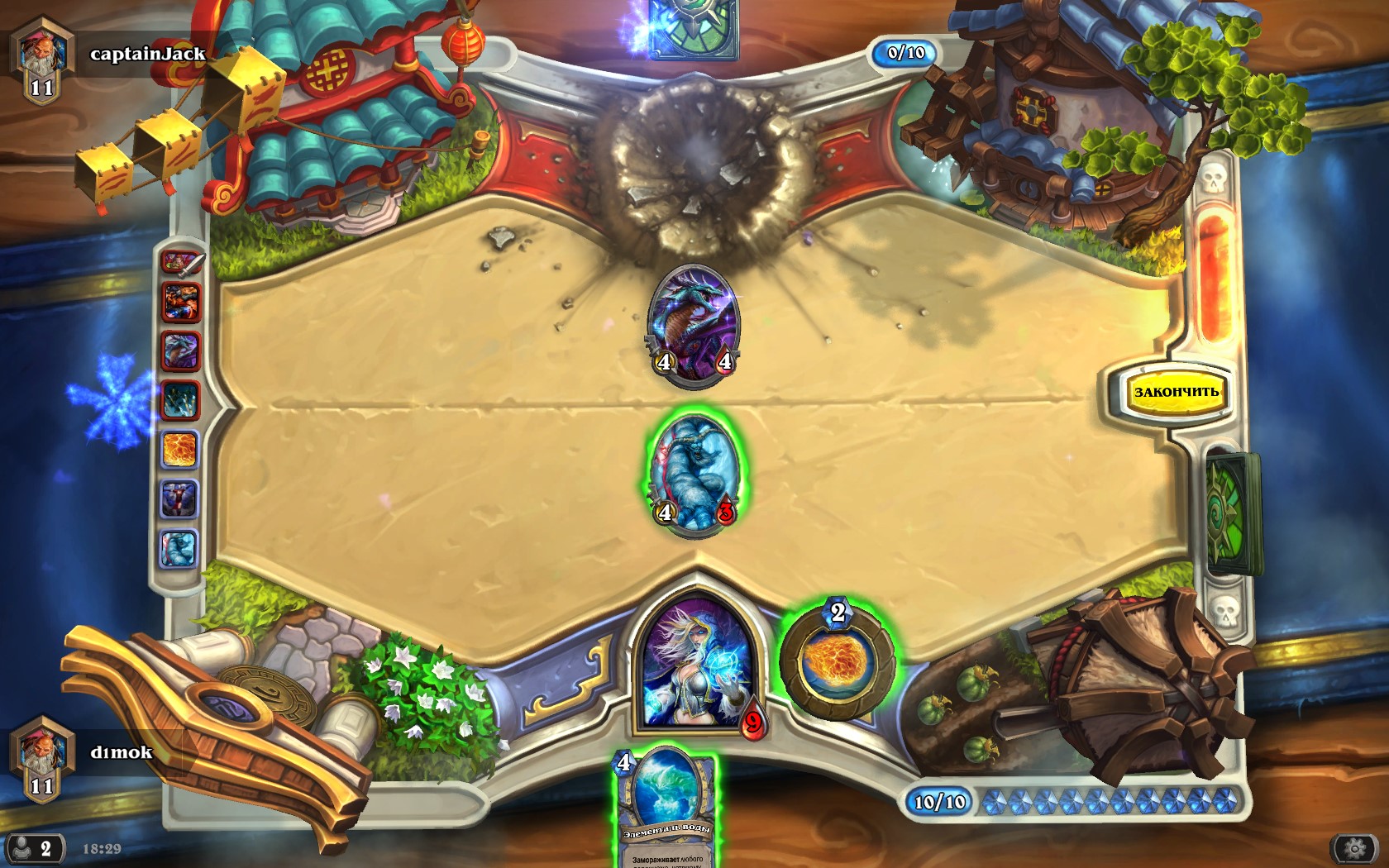1389x868 pixels.
Task: Click dimok's player badge
Action: 41,756
